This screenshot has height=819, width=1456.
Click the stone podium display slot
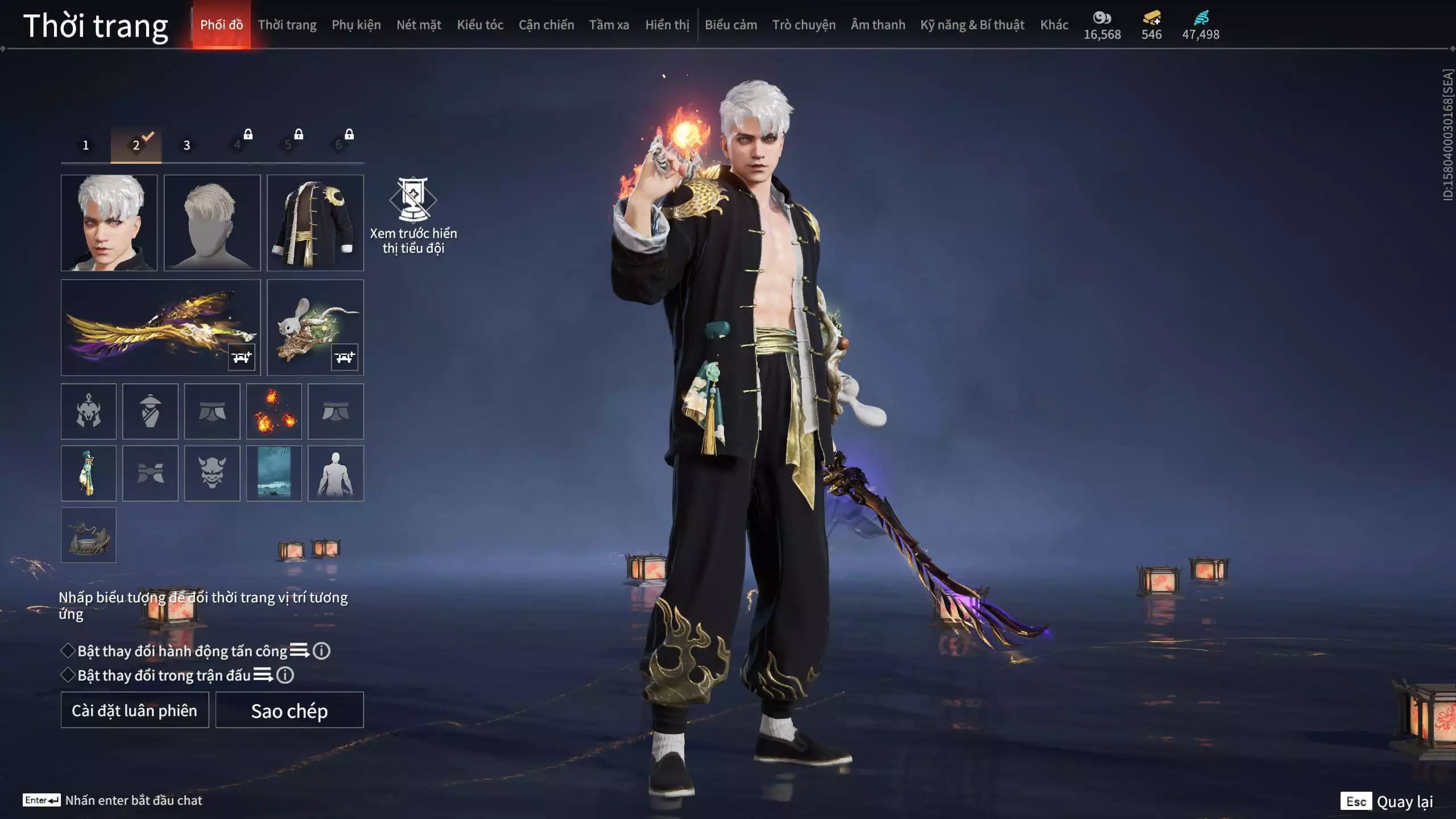[x=89, y=535]
